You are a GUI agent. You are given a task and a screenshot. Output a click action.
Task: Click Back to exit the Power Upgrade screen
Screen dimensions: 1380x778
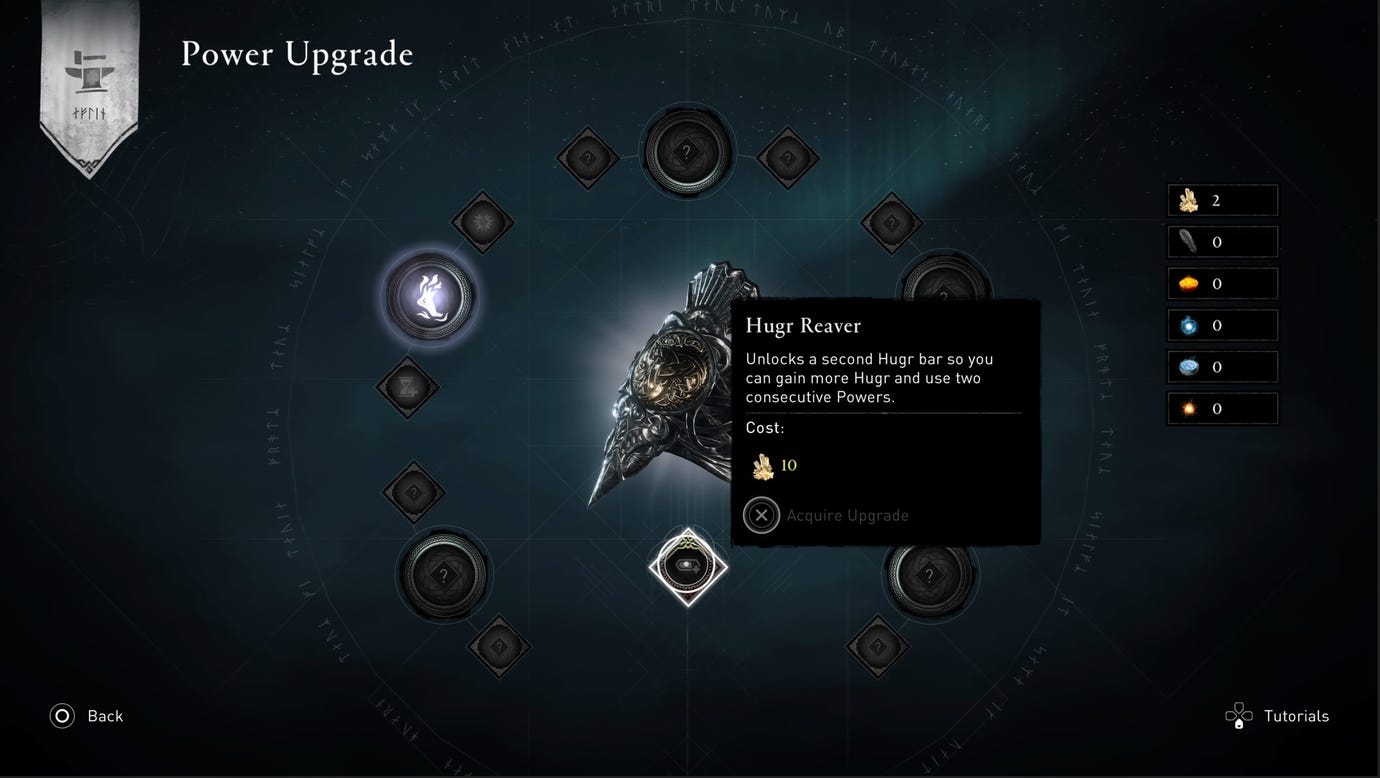coord(86,715)
